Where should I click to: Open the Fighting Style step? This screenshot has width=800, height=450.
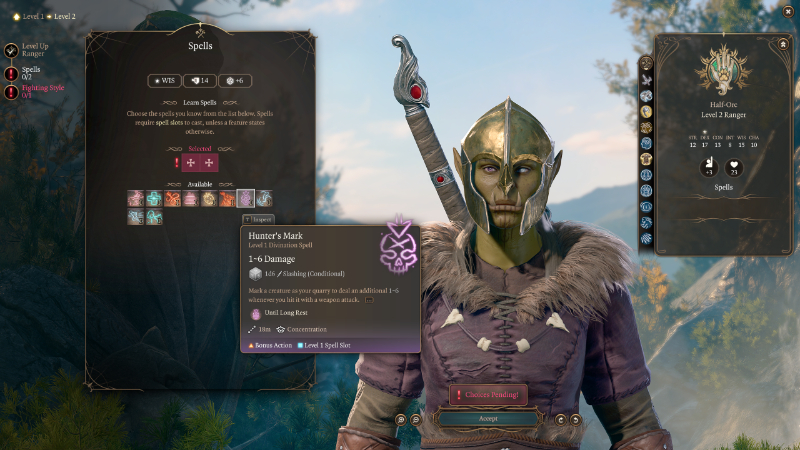coord(36,92)
